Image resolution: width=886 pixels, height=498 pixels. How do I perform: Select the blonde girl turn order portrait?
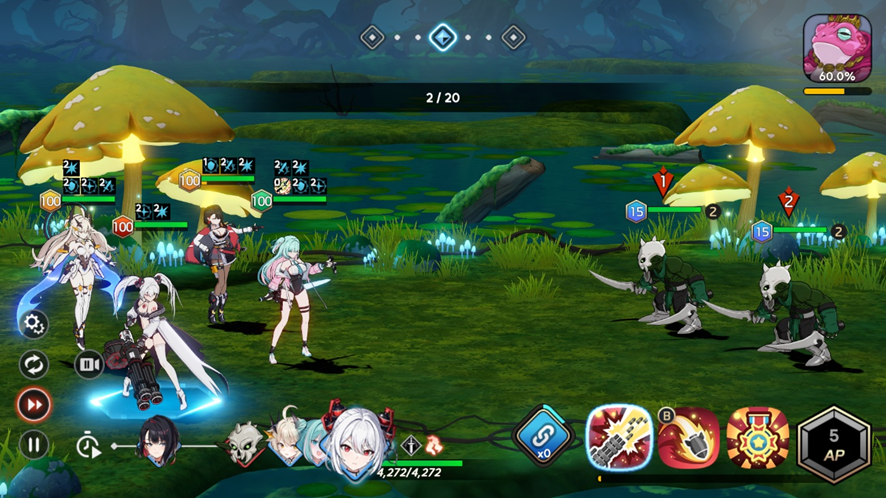tap(285, 442)
